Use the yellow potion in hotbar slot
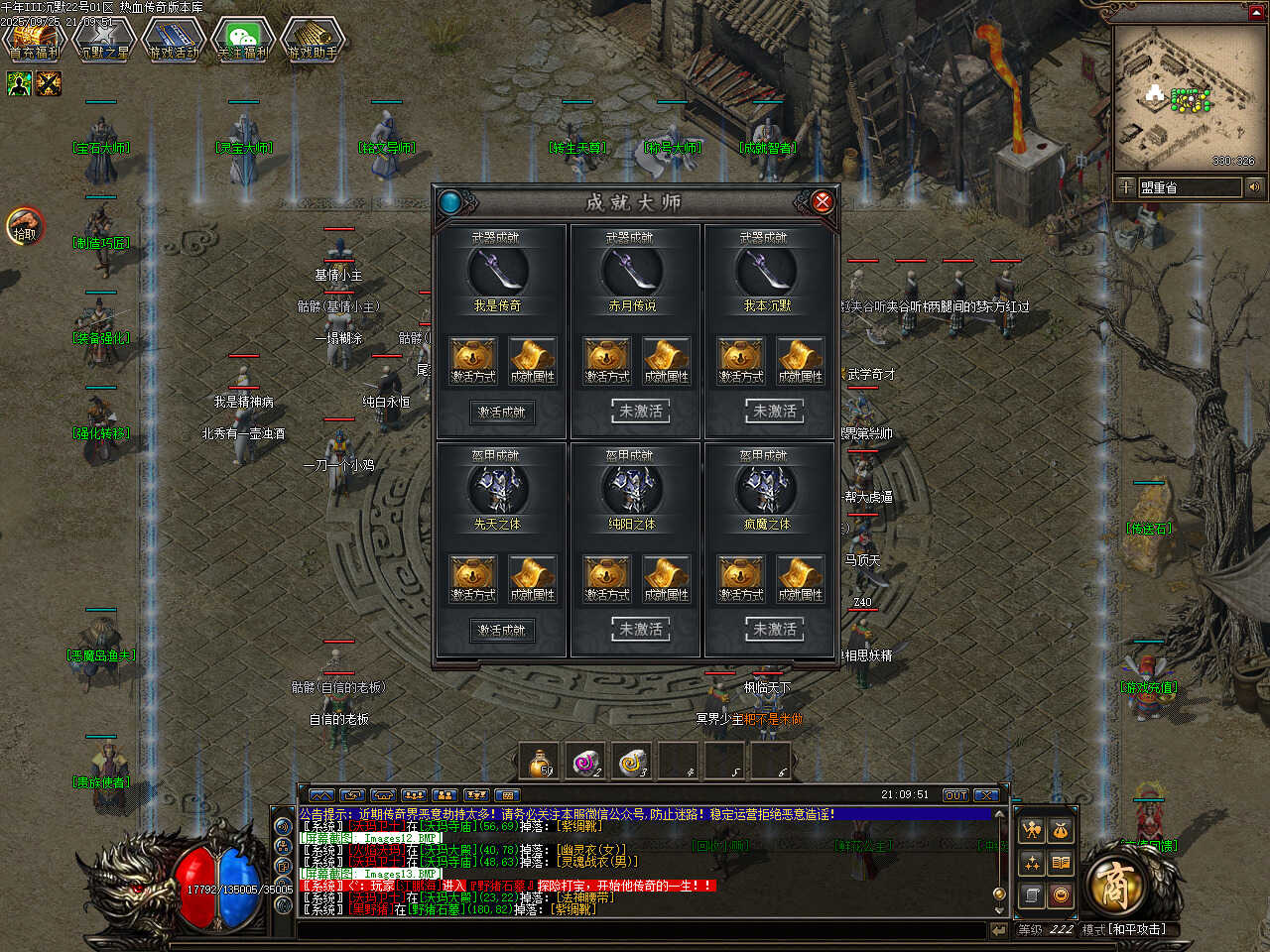Image resolution: width=1270 pixels, height=952 pixels. [x=541, y=762]
